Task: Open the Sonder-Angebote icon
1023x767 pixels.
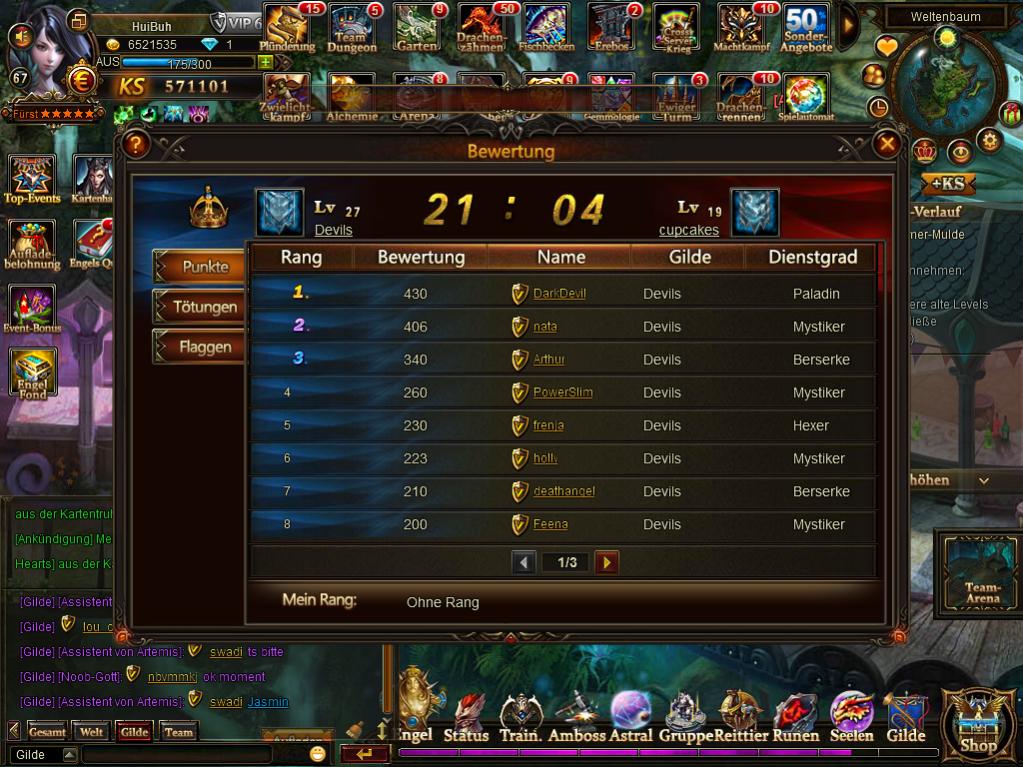Action: [x=806, y=26]
